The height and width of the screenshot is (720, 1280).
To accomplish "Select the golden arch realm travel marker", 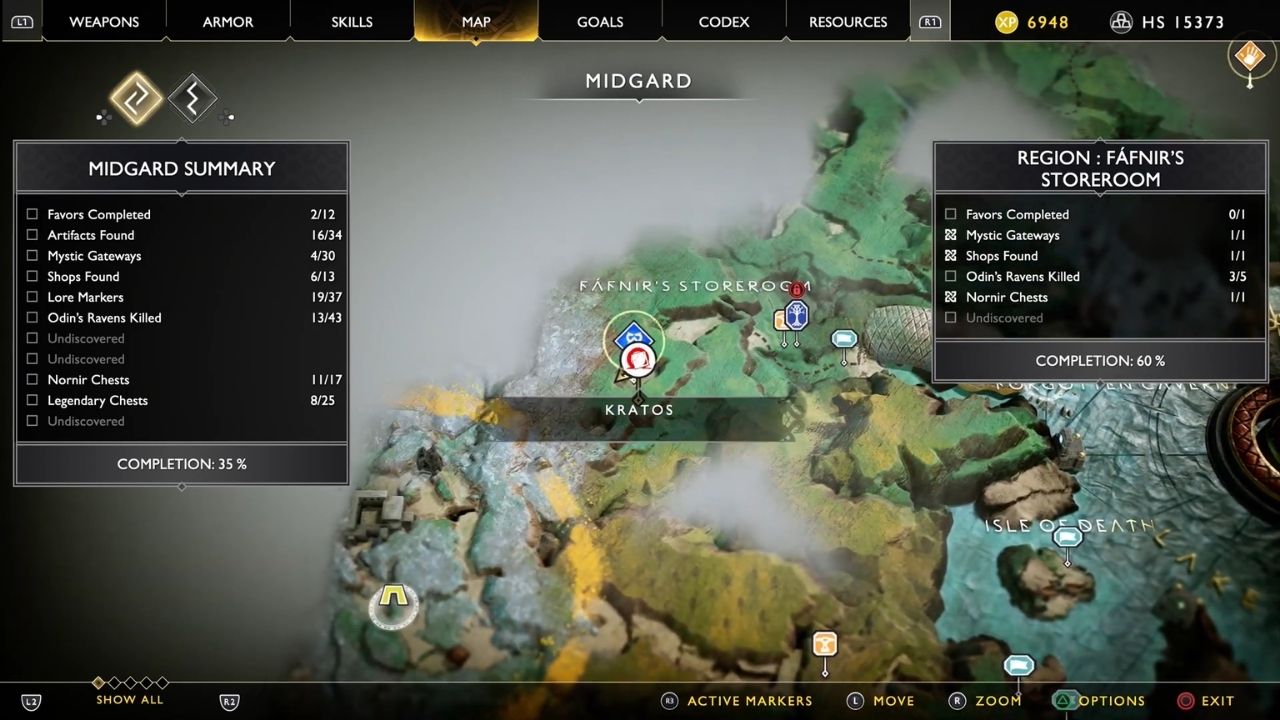I will (x=393, y=605).
